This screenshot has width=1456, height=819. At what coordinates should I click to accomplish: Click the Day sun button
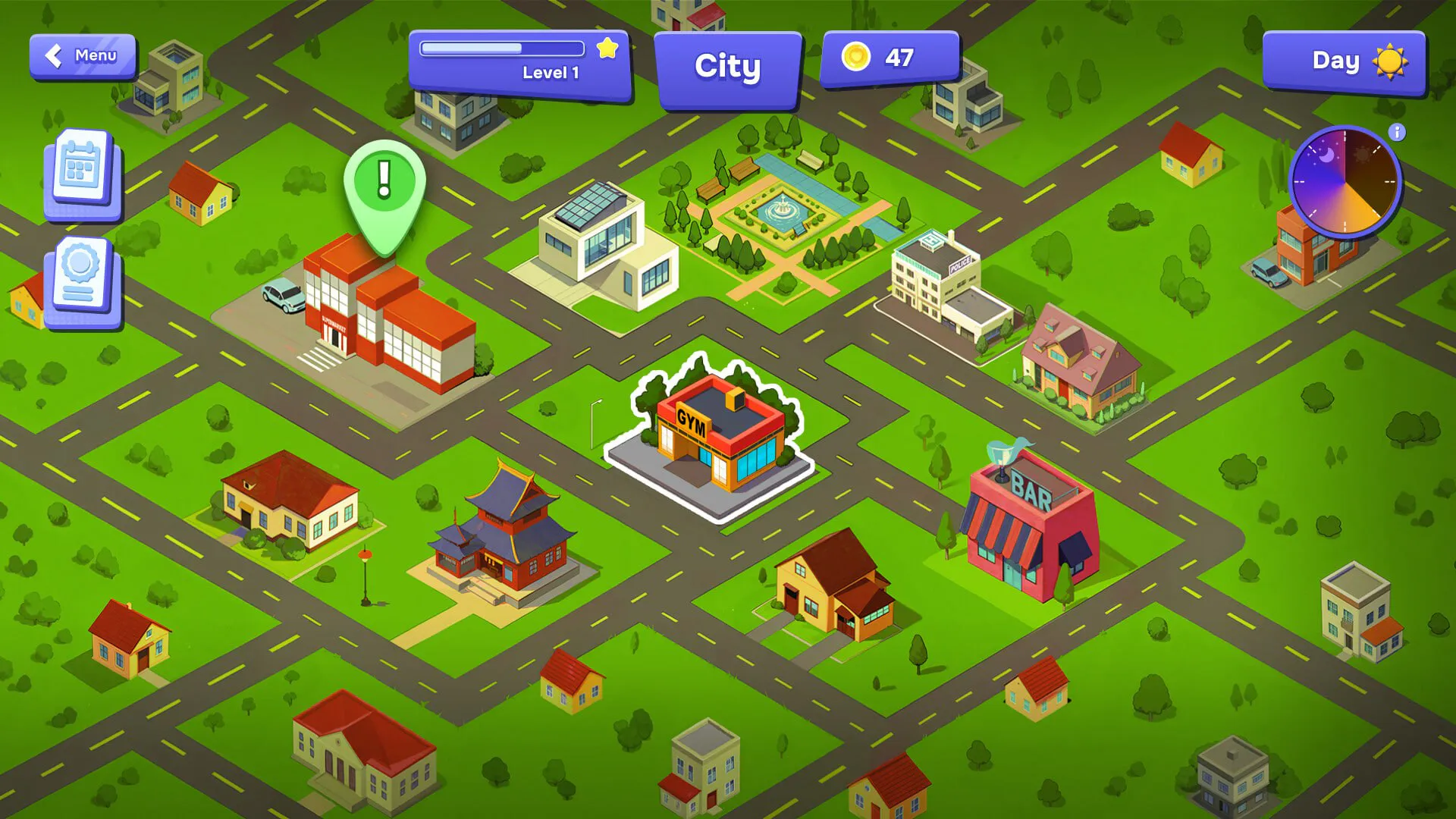(x=1344, y=62)
